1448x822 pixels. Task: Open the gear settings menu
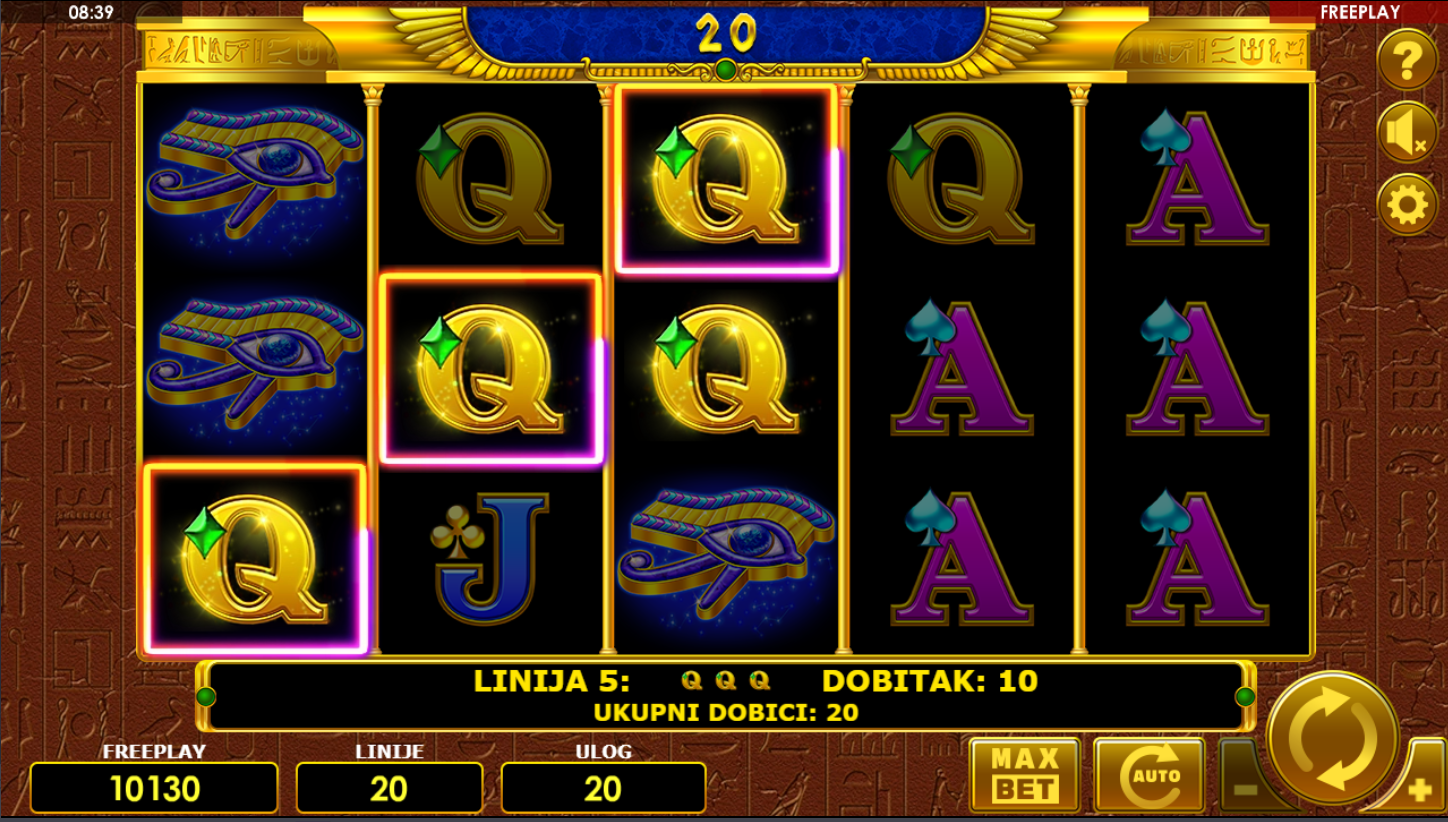1406,206
